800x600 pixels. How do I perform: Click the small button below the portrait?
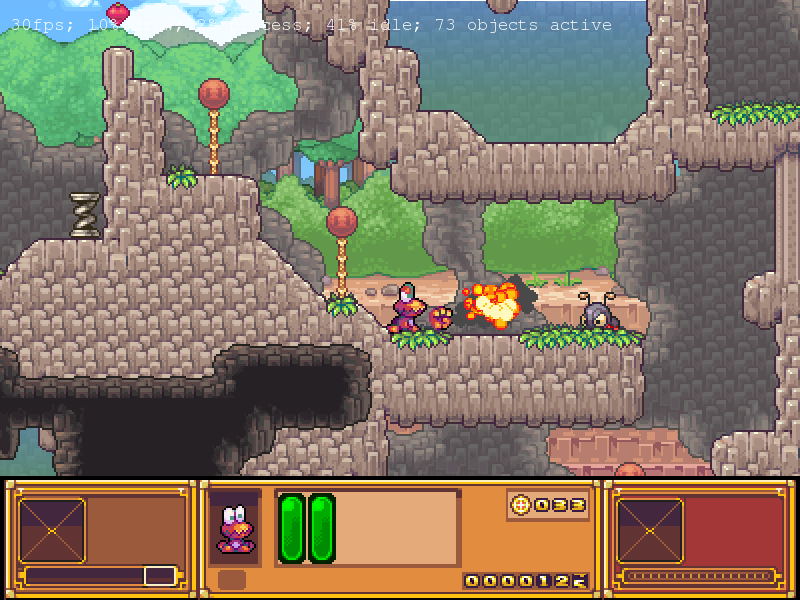pos(232,580)
